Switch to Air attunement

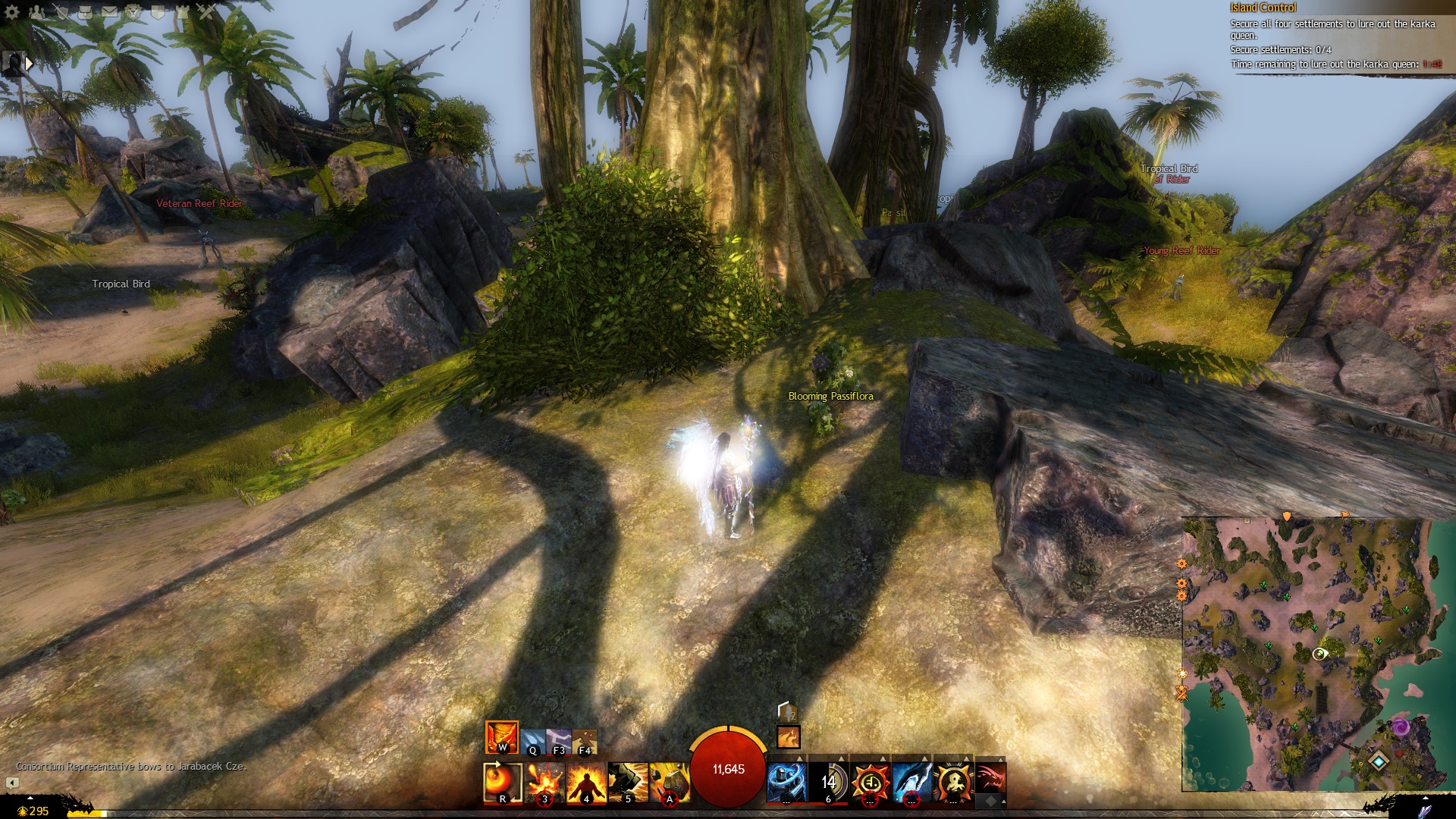559,741
